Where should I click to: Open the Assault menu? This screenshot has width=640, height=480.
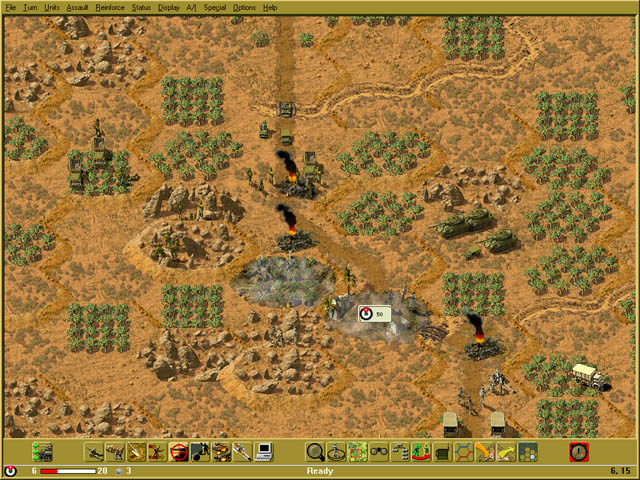click(77, 7)
